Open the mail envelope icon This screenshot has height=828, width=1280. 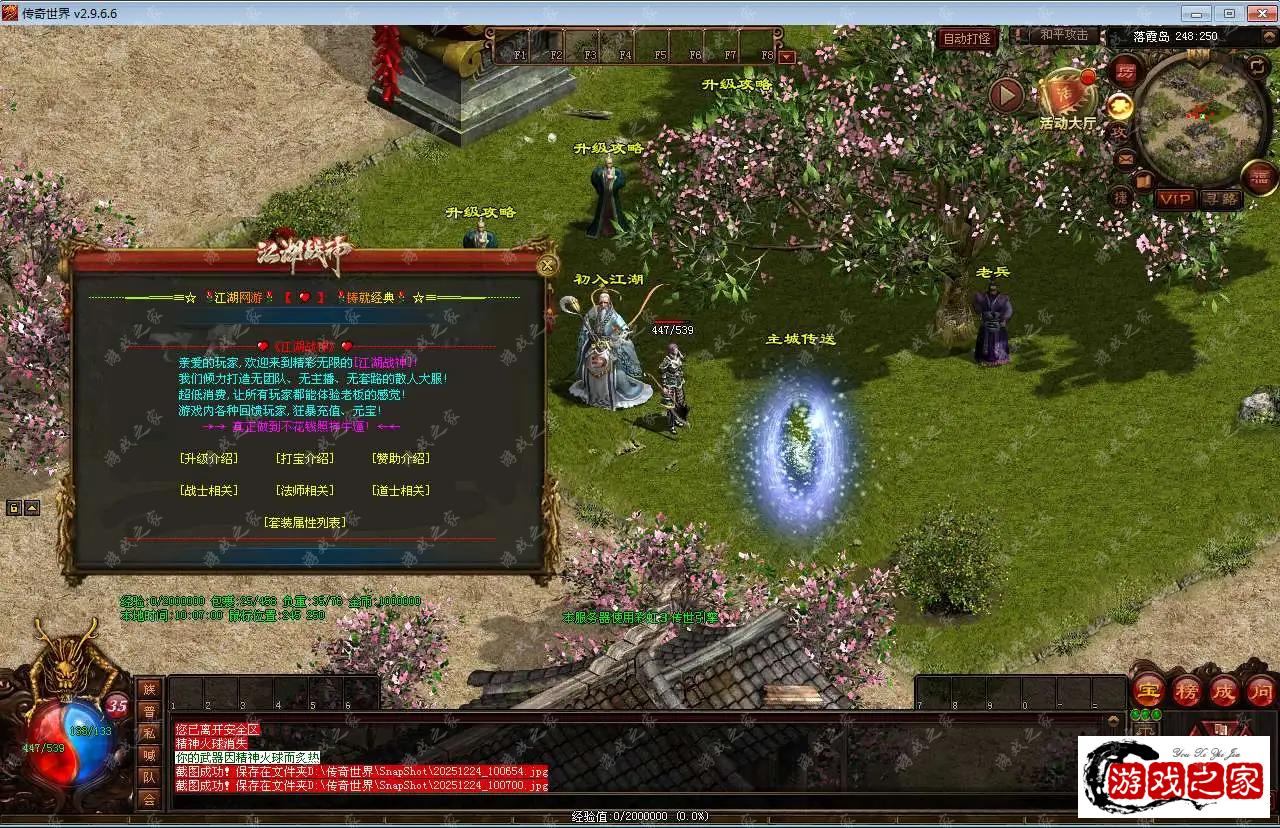(x=1125, y=158)
